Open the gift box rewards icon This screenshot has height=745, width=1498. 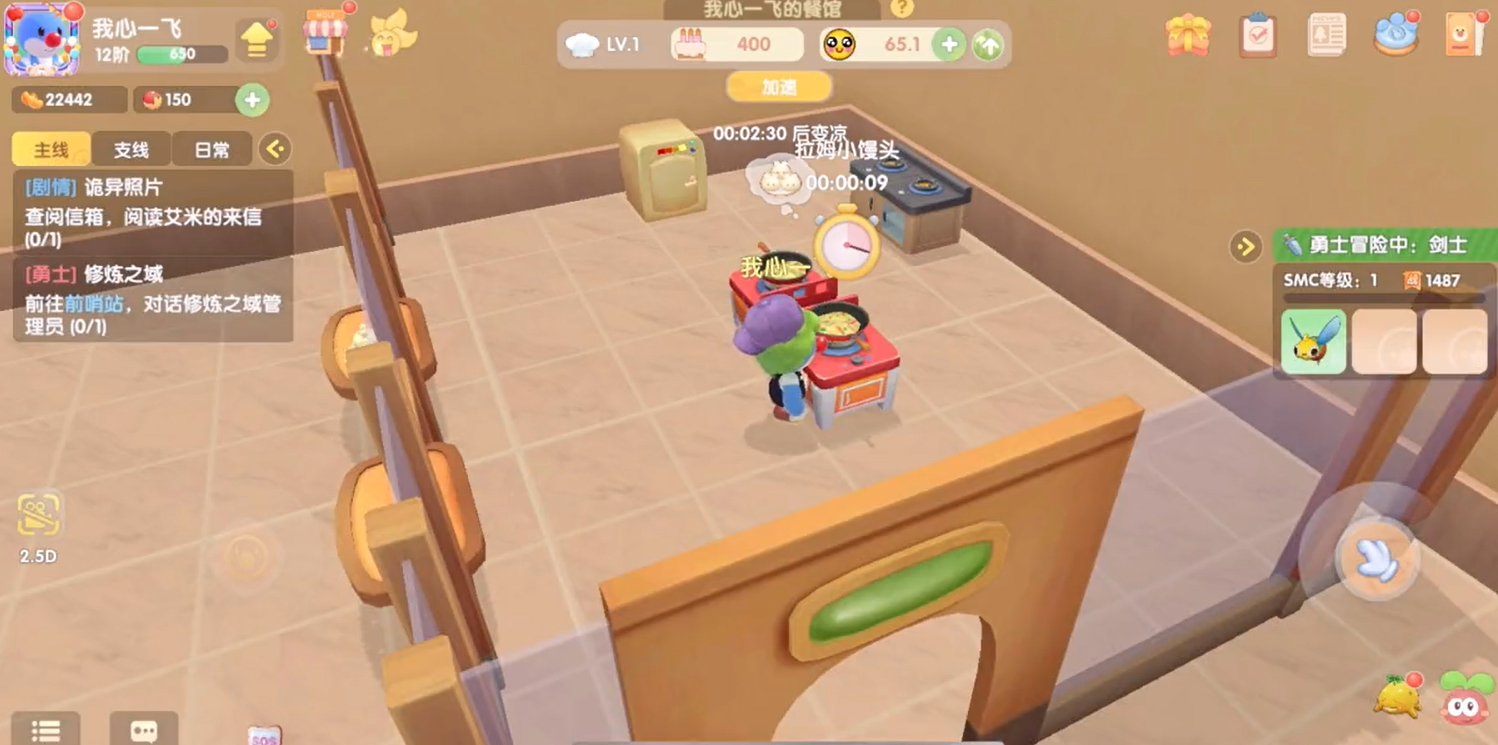[x=1188, y=36]
